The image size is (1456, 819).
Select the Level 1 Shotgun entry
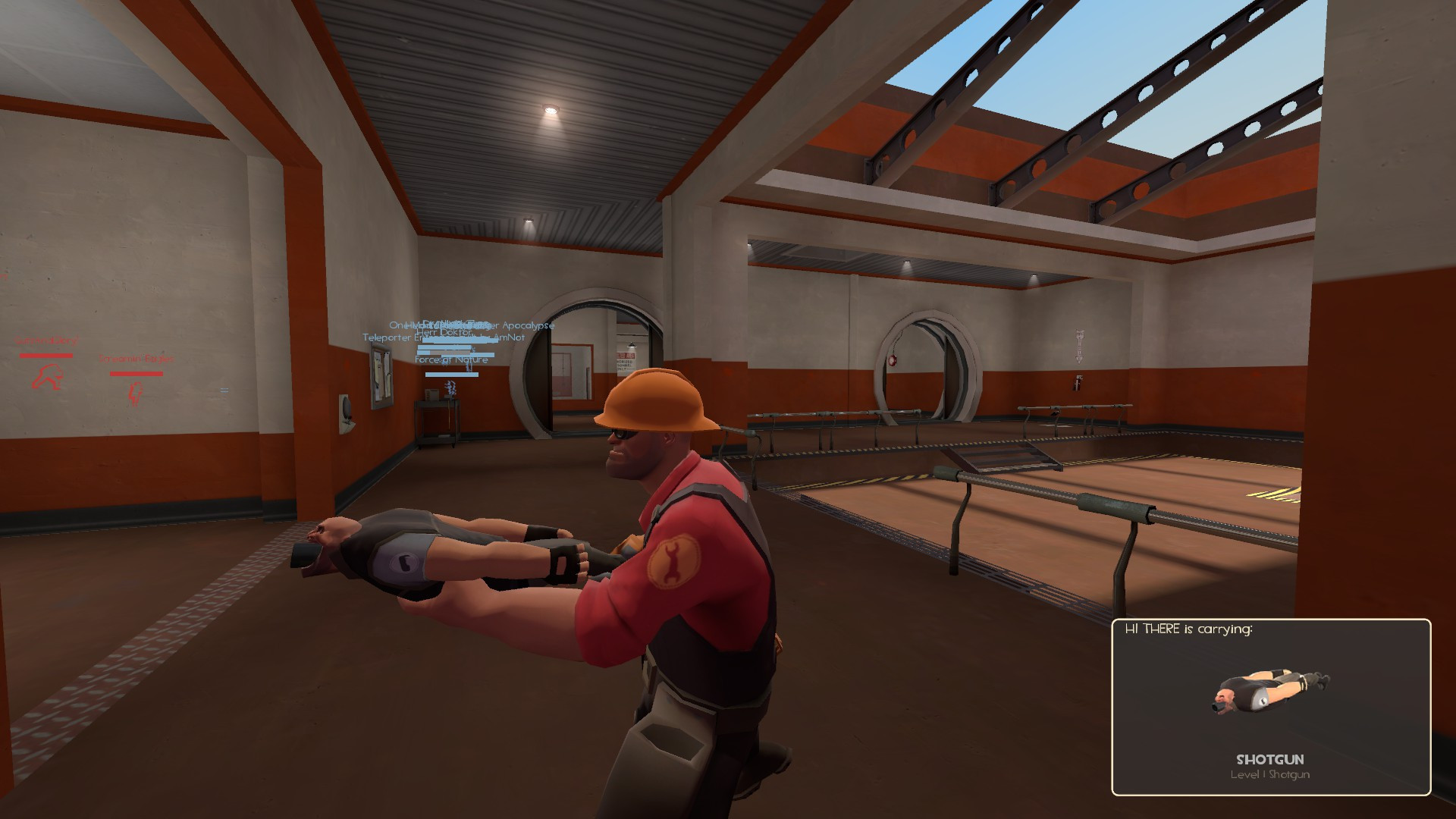click(1269, 774)
